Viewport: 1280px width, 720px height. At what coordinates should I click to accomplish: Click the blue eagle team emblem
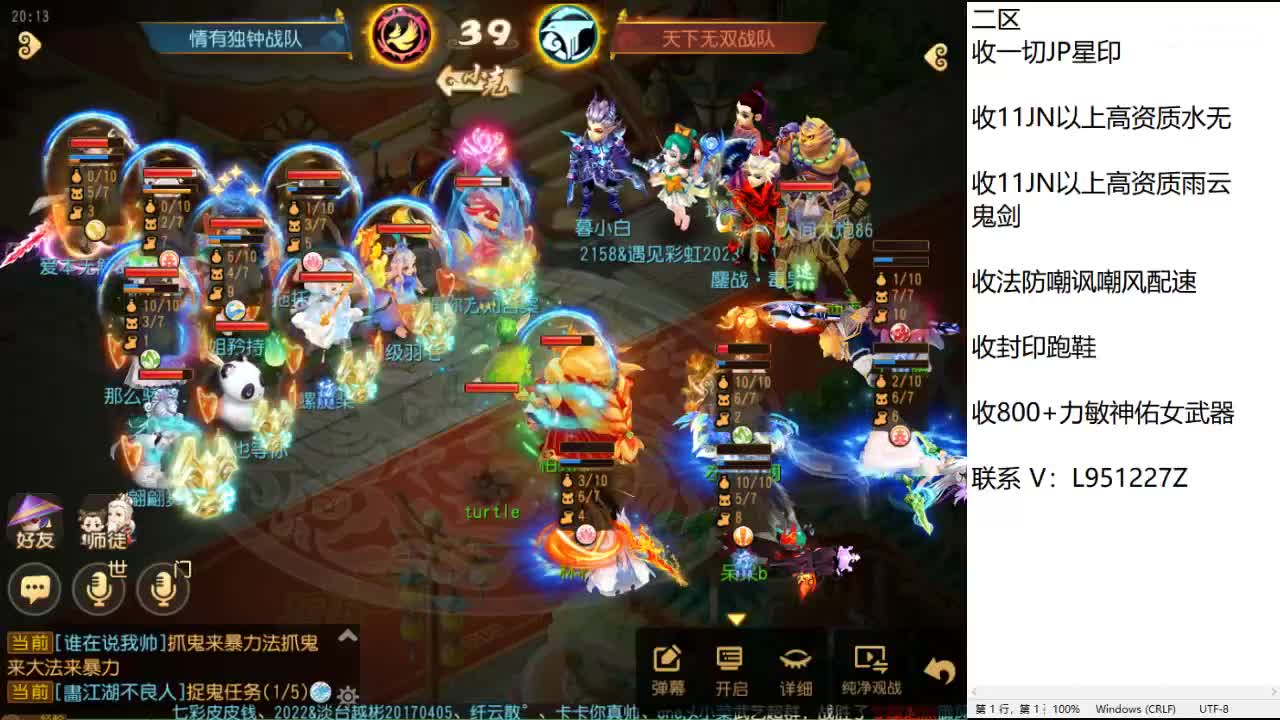click(x=566, y=33)
